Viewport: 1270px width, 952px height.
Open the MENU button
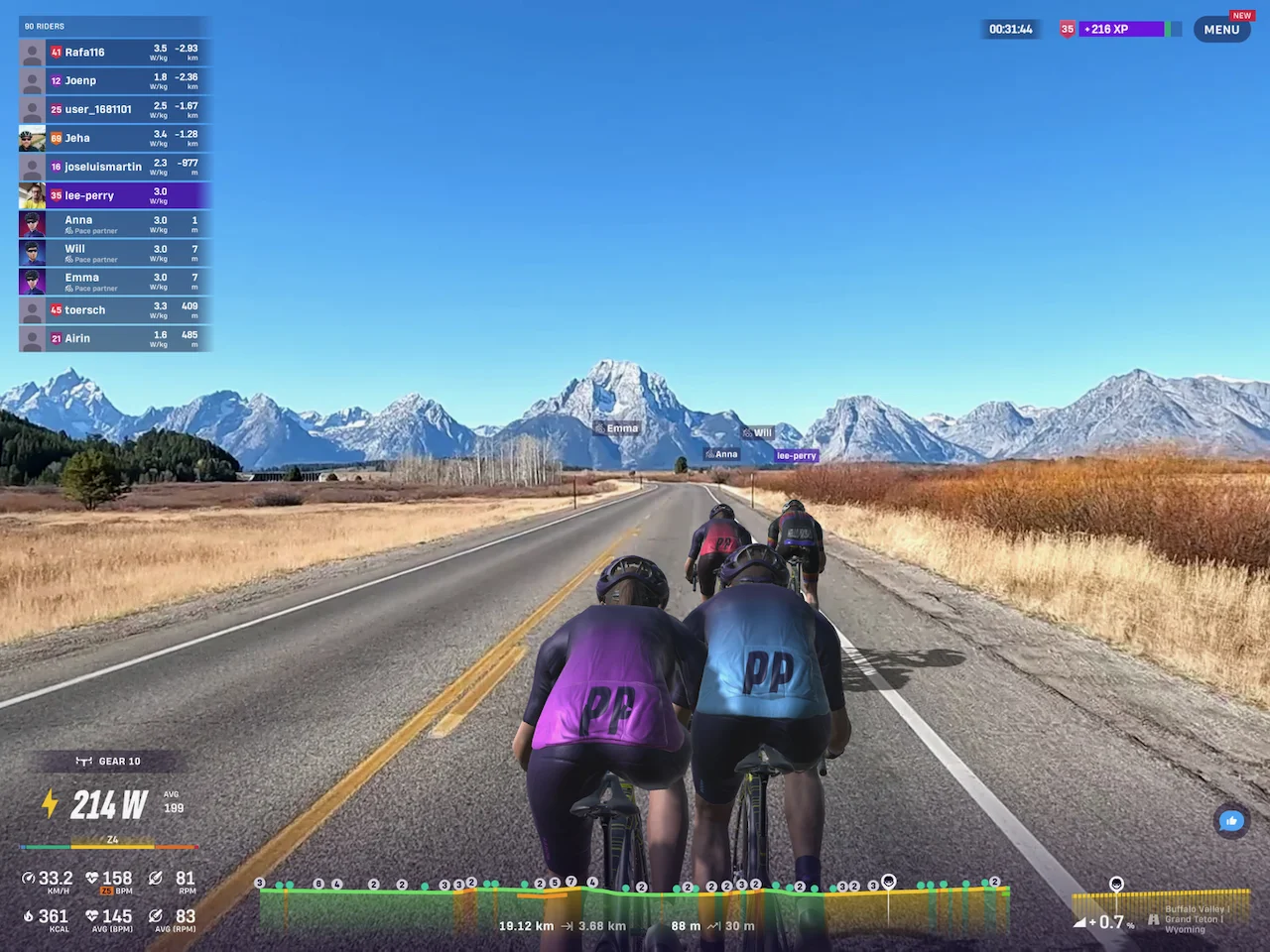click(x=1221, y=29)
